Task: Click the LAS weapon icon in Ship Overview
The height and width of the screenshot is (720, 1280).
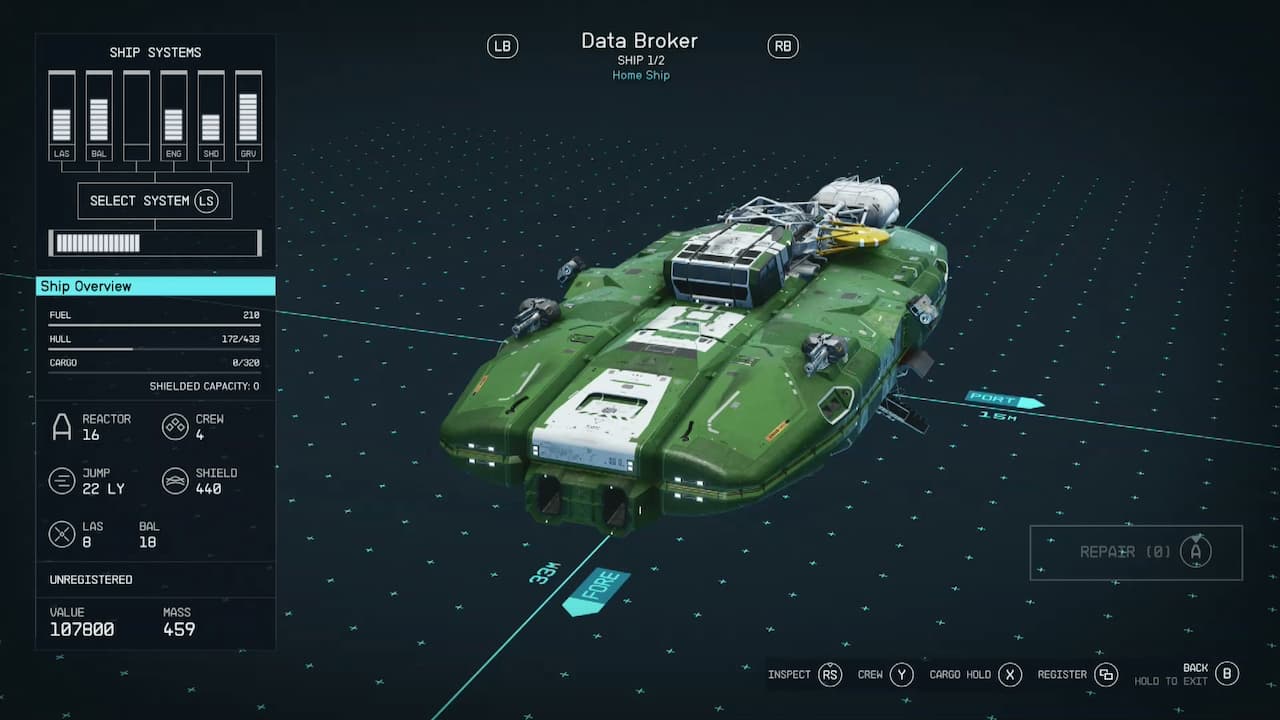Action: click(63, 534)
